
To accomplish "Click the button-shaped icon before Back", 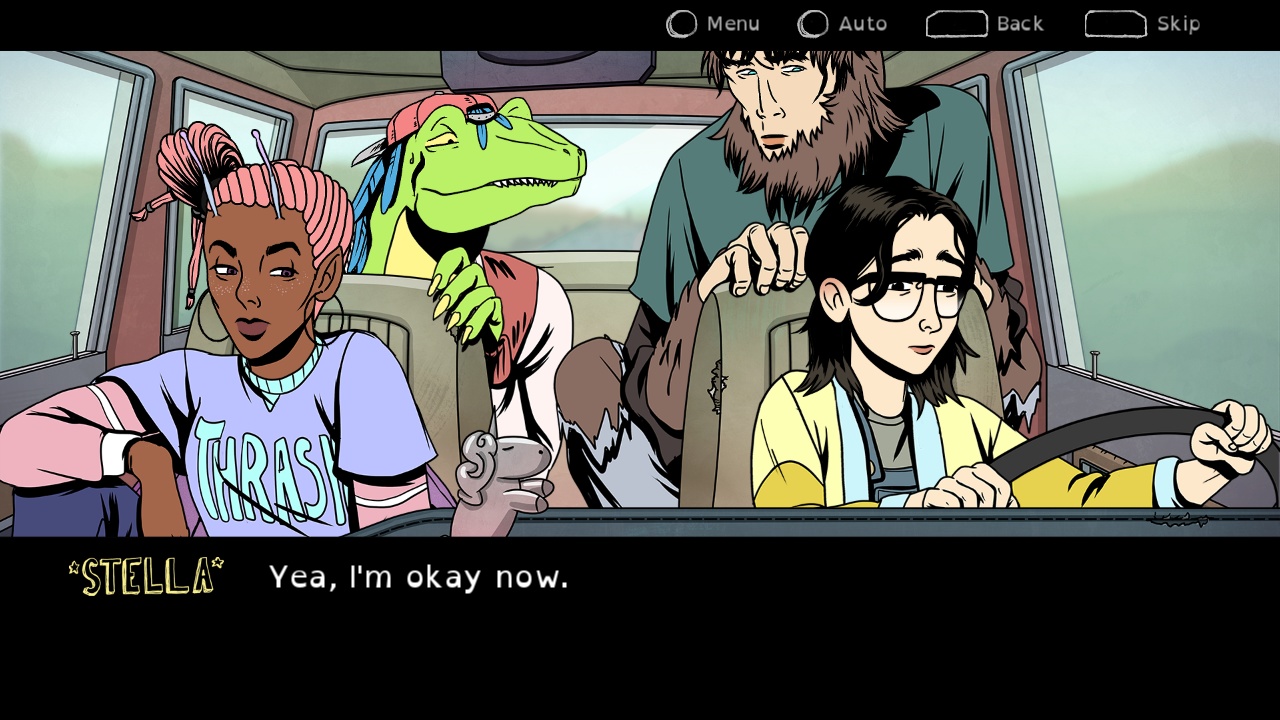I will (956, 23).
